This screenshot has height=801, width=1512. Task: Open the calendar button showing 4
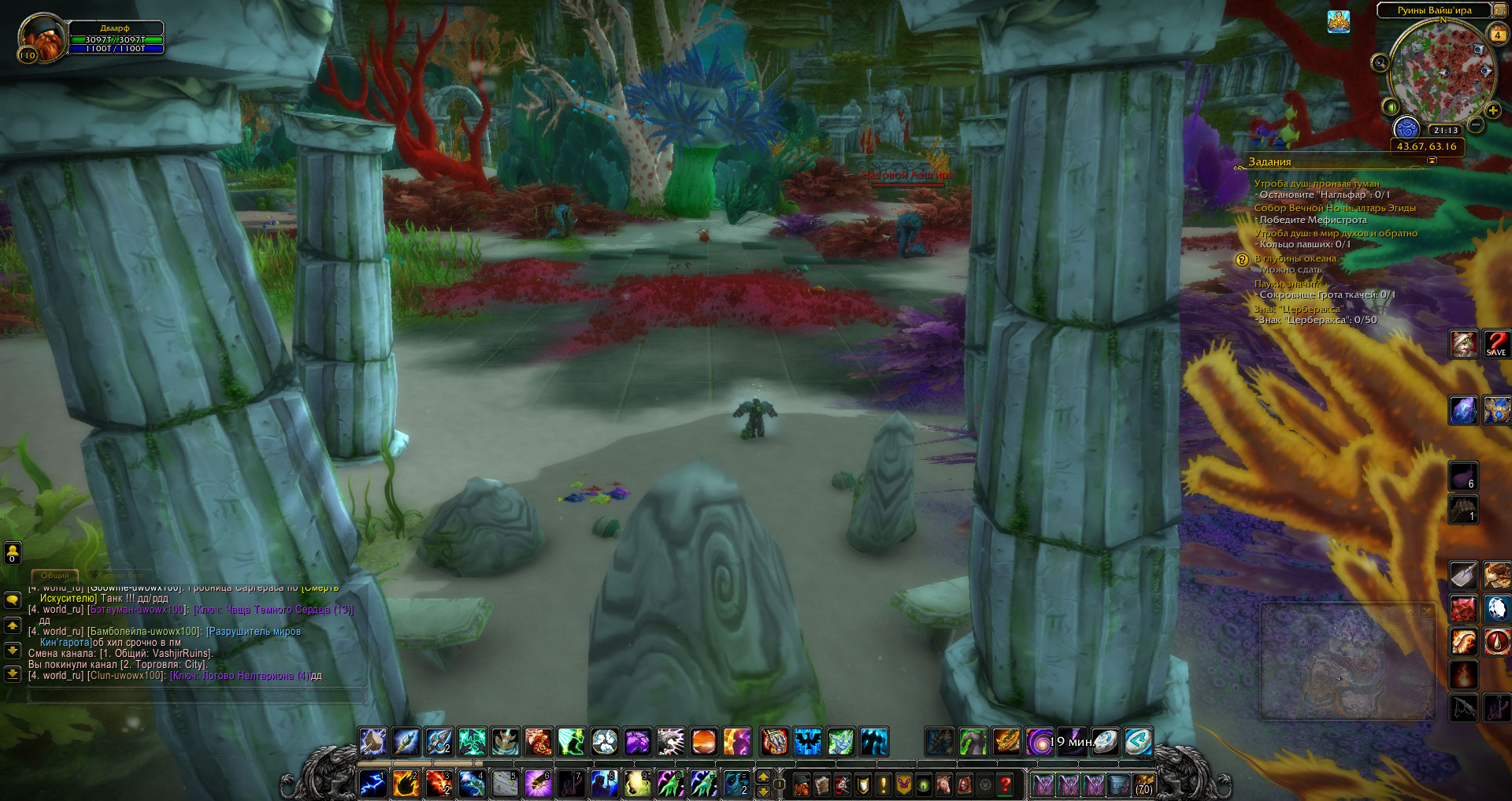click(x=1497, y=35)
